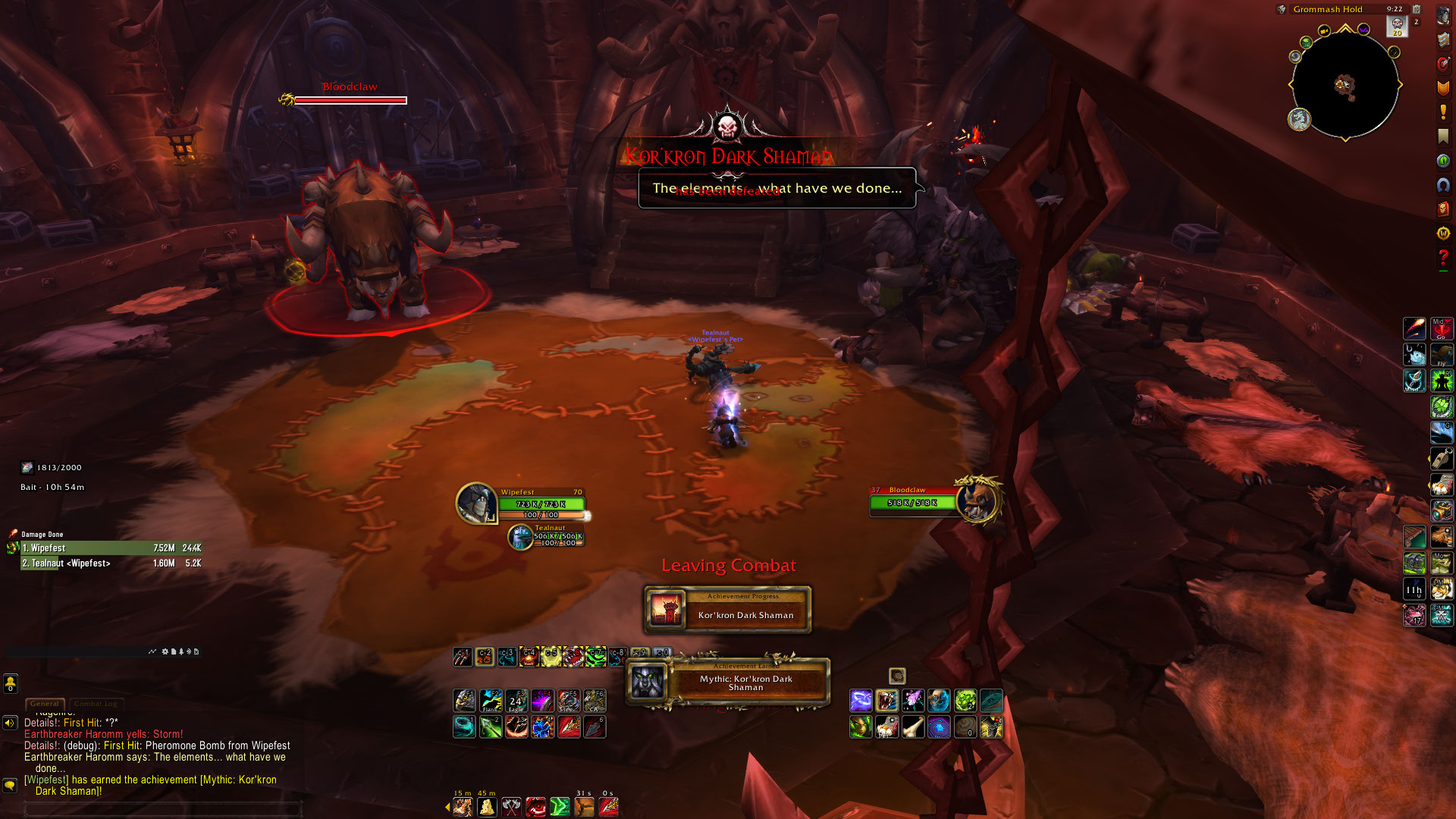Image resolution: width=1456 pixels, height=819 pixels.
Task: Click the Bloodclaw target portrait
Action: pos(977,500)
